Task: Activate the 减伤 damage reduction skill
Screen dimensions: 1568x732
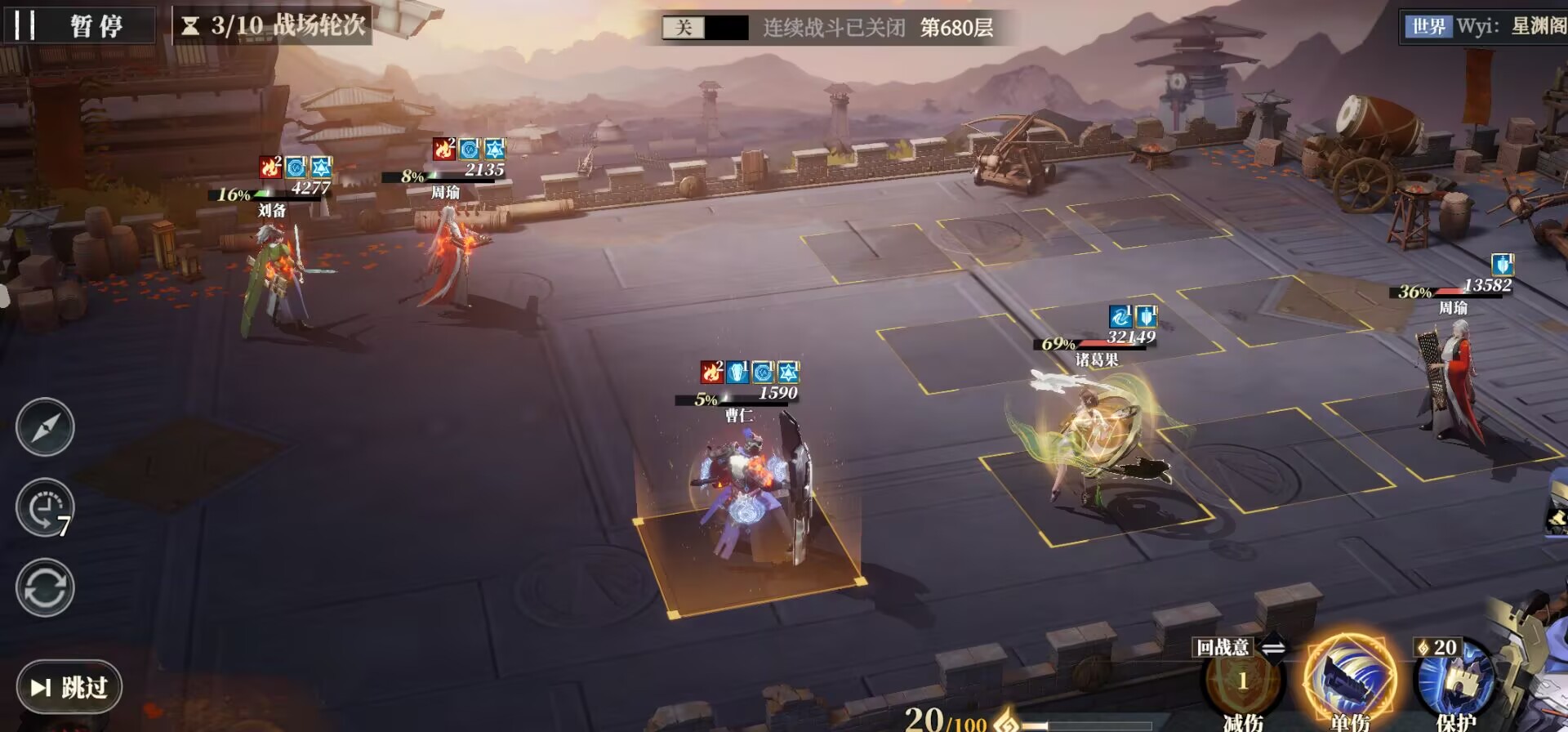Action: click(x=1242, y=682)
